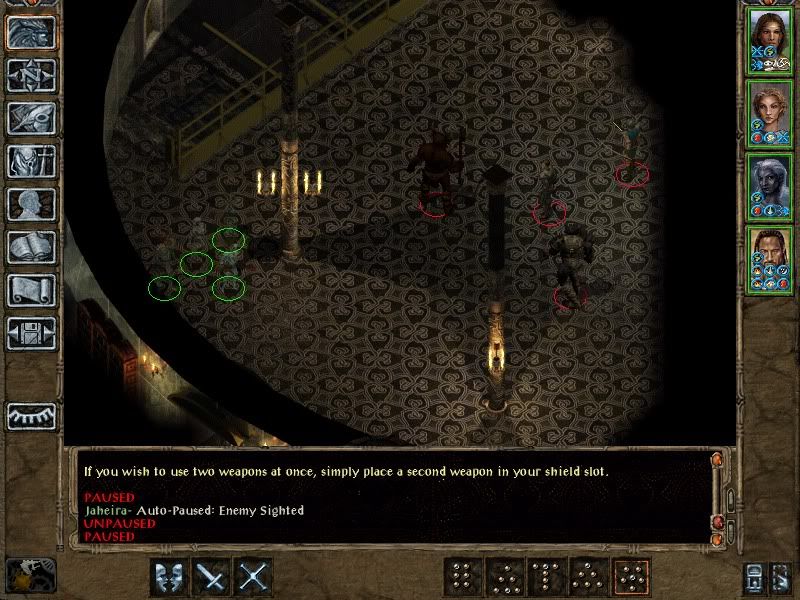Select the top party member portrait

pyautogui.click(x=769, y=42)
